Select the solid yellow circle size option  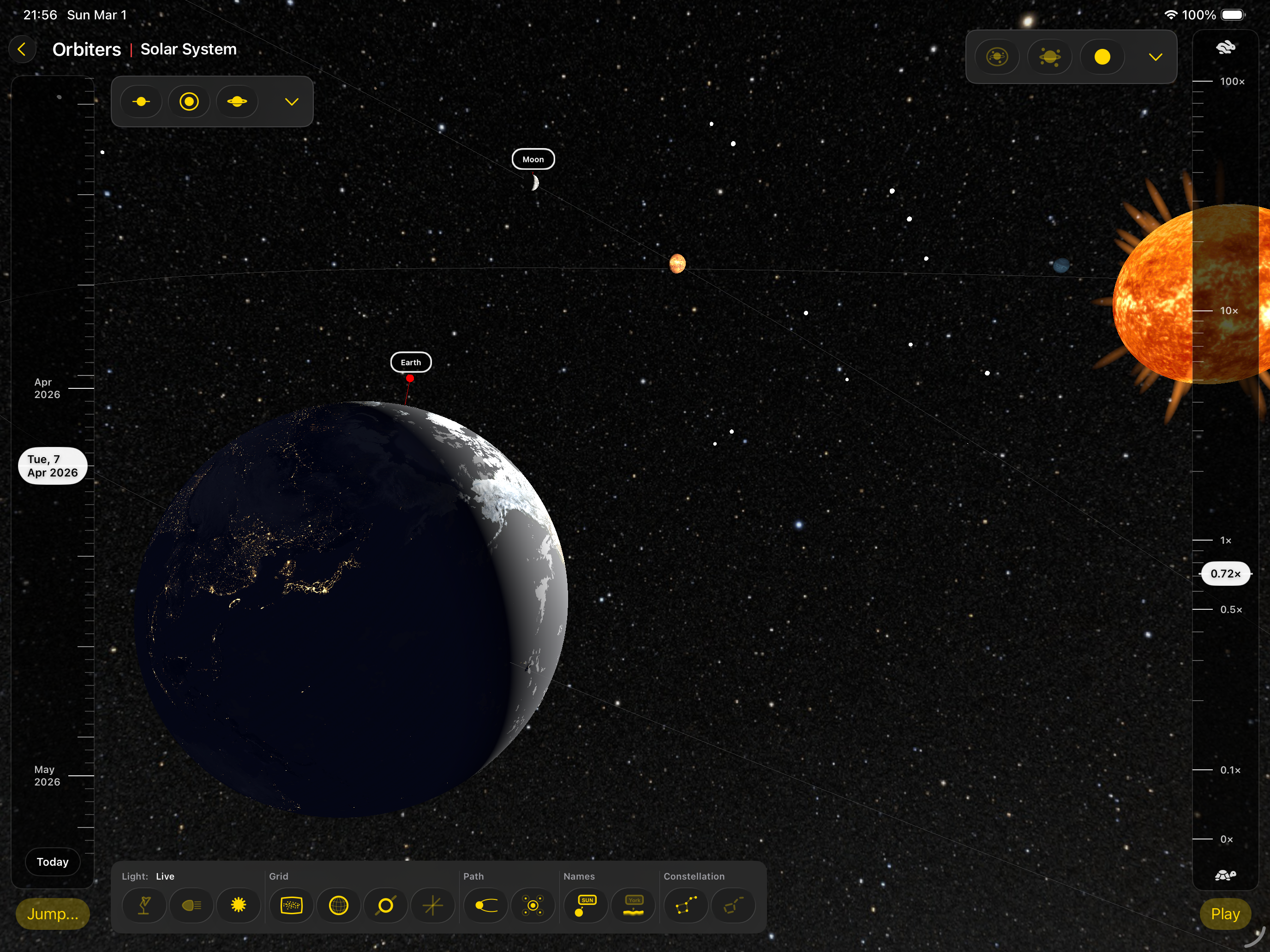pyautogui.click(x=1102, y=57)
